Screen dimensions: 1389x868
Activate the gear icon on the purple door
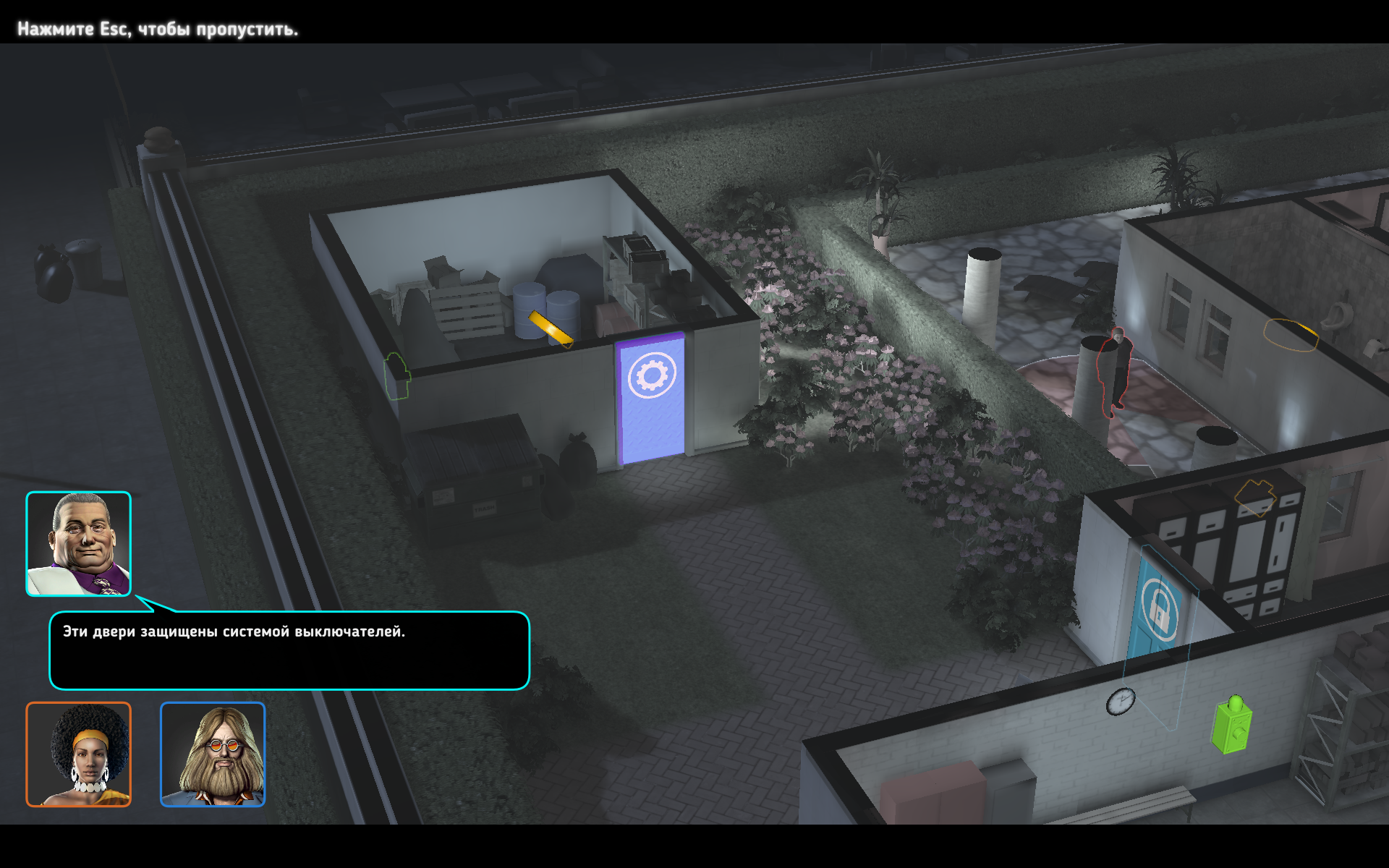[651, 375]
